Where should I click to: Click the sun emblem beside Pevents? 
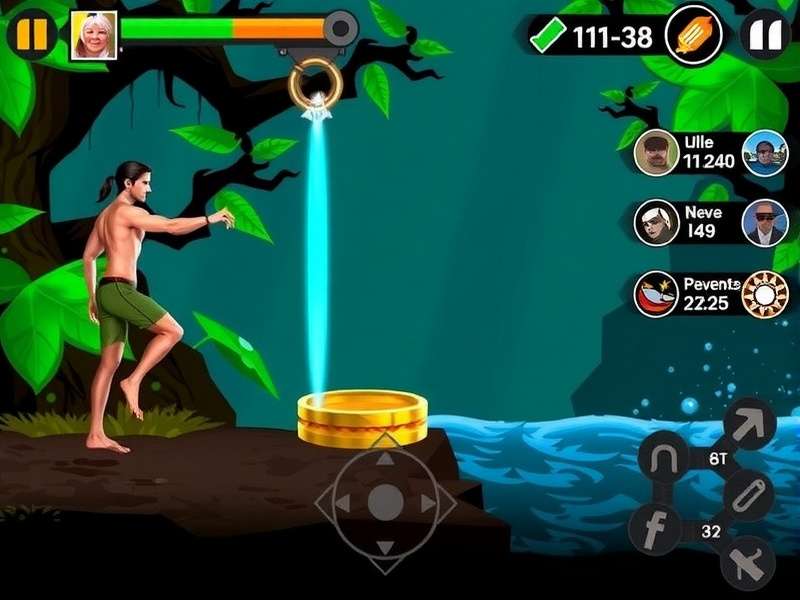[765, 293]
